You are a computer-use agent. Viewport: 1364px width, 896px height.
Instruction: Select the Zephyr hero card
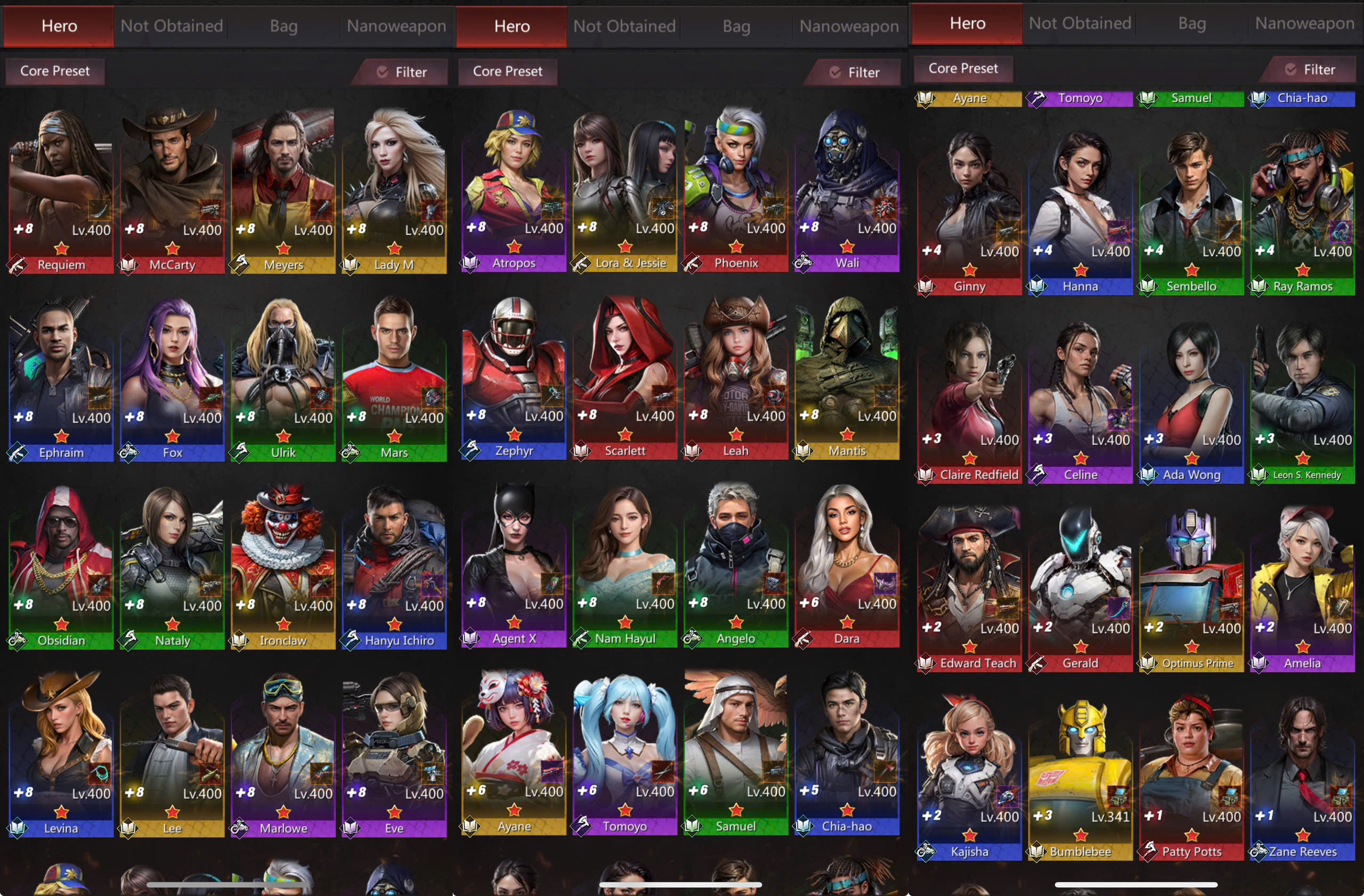click(x=514, y=375)
